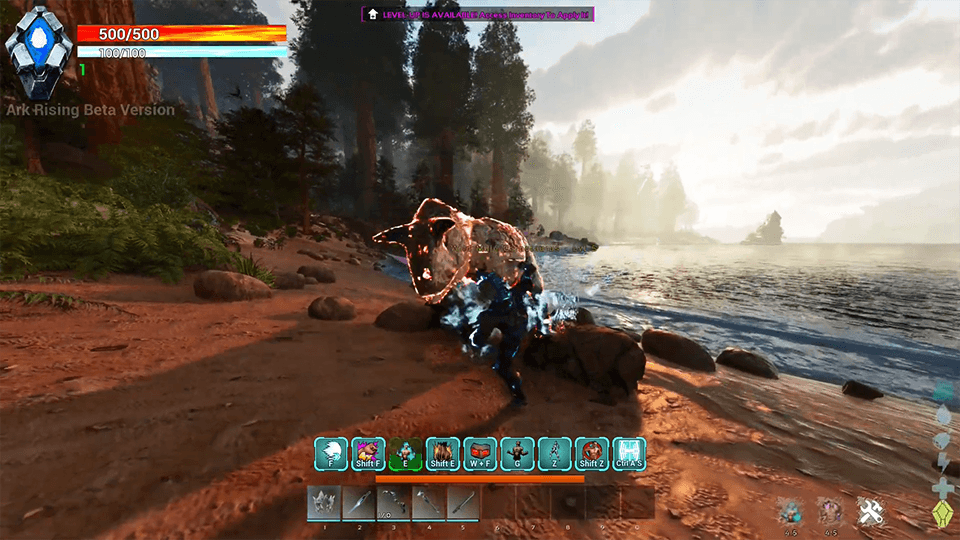Use the Ctrl A S ability
Viewport: 960px width, 540px height.
click(629, 453)
